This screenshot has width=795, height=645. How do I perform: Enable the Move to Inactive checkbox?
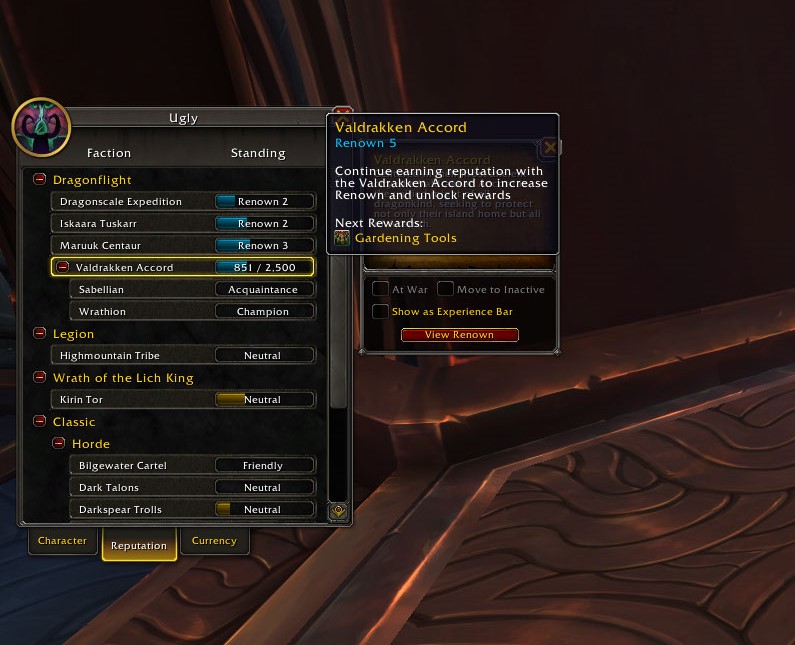pyautogui.click(x=445, y=289)
